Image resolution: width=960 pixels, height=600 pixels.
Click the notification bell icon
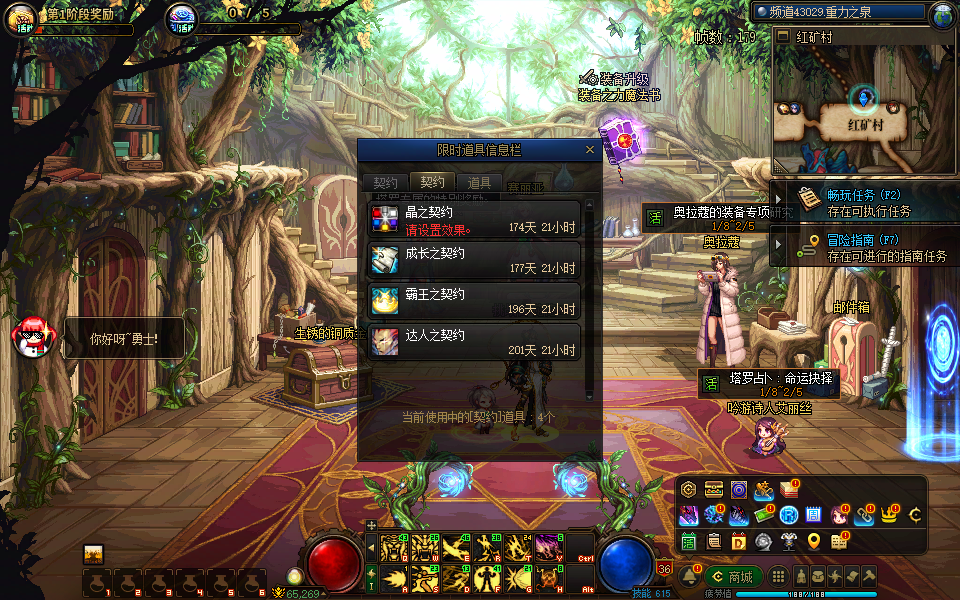click(x=689, y=577)
